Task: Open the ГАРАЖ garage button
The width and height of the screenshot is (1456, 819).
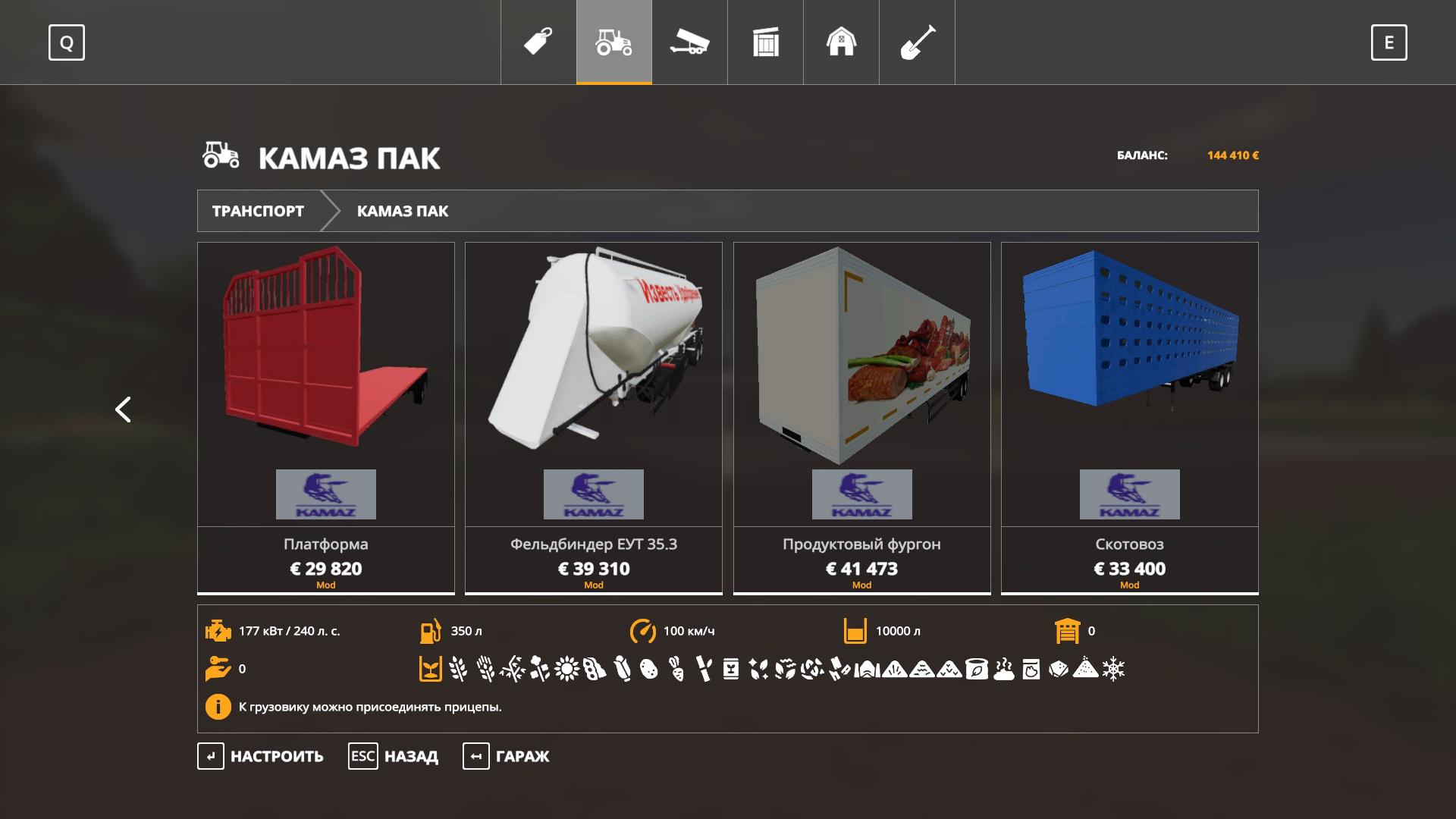Action: point(507,756)
